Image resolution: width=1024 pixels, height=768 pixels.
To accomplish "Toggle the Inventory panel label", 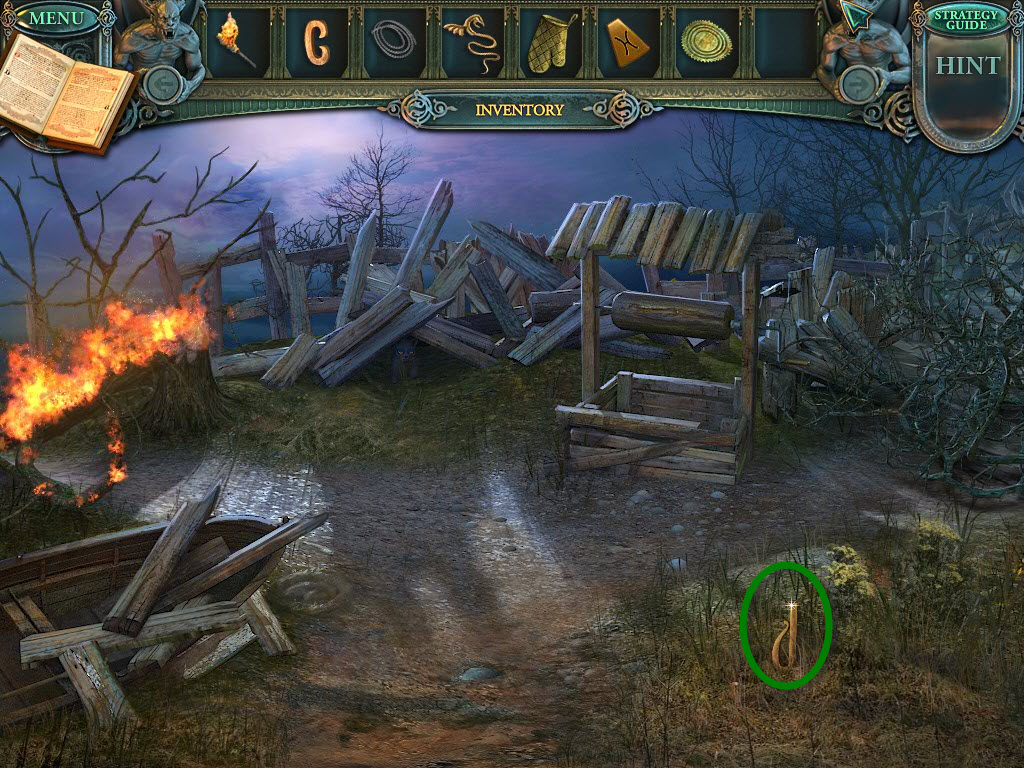I will (519, 110).
